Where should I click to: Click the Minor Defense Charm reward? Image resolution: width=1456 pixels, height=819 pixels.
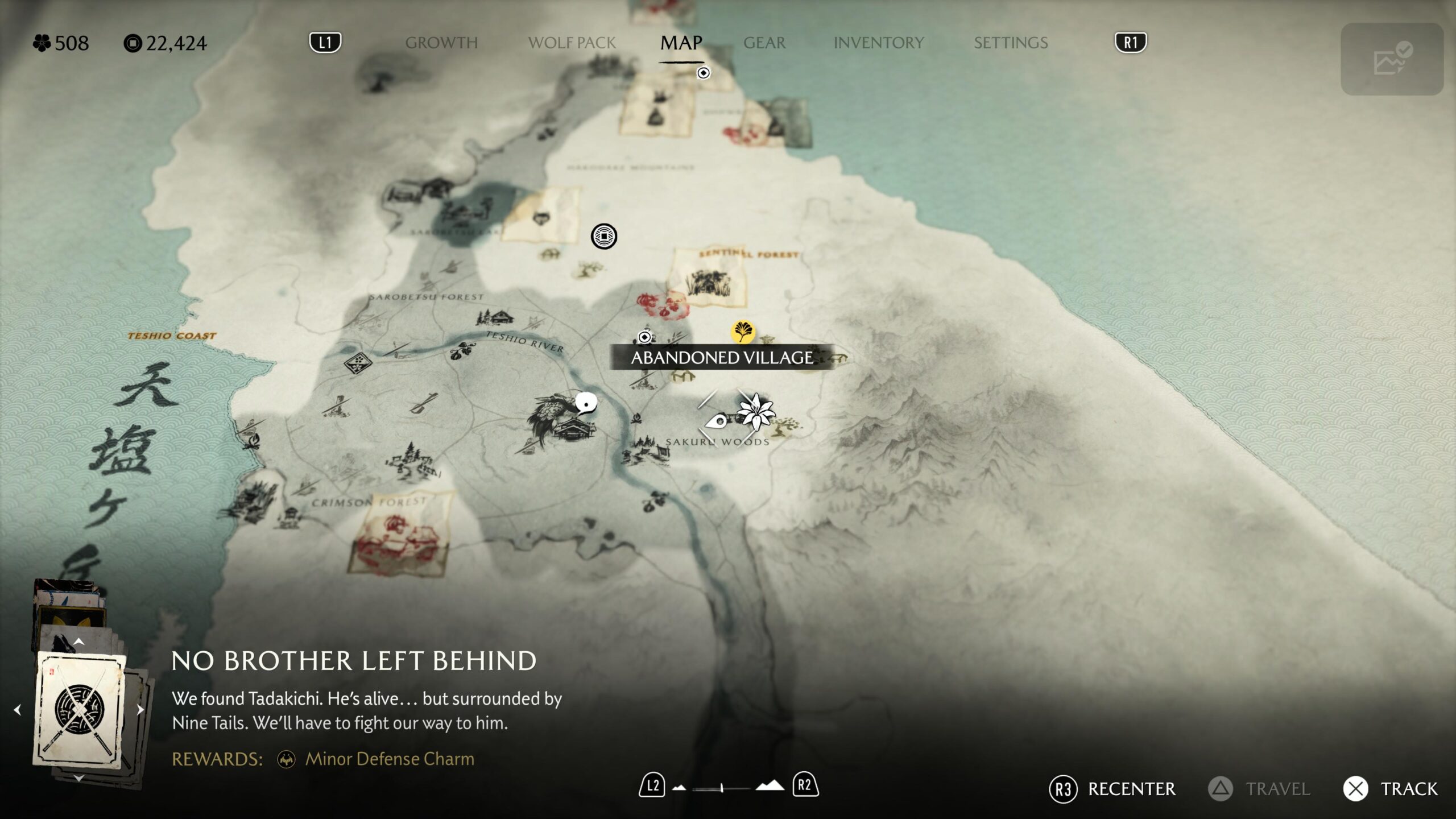pos(389,759)
